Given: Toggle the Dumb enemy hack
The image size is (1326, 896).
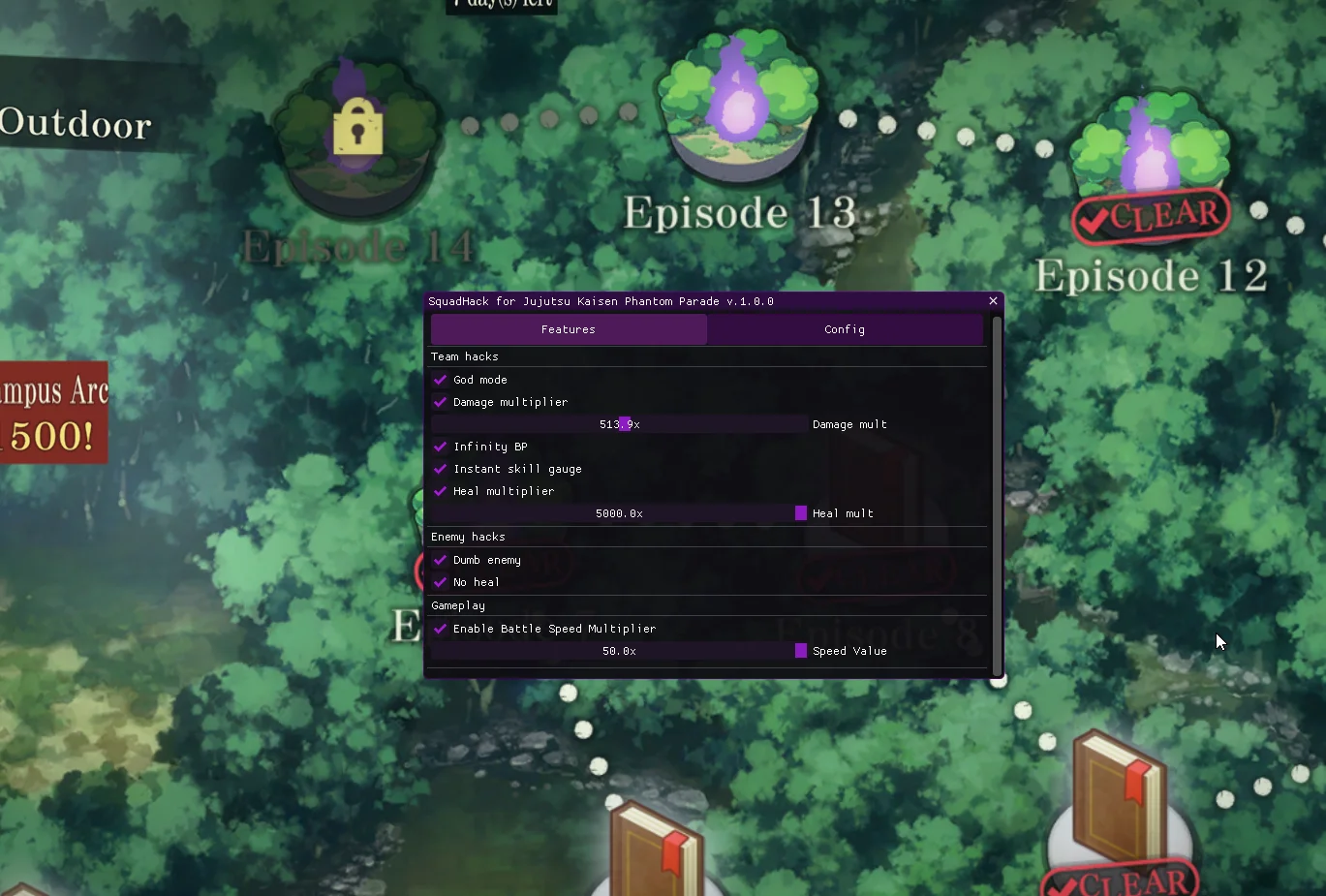Looking at the screenshot, I should tap(441, 560).
